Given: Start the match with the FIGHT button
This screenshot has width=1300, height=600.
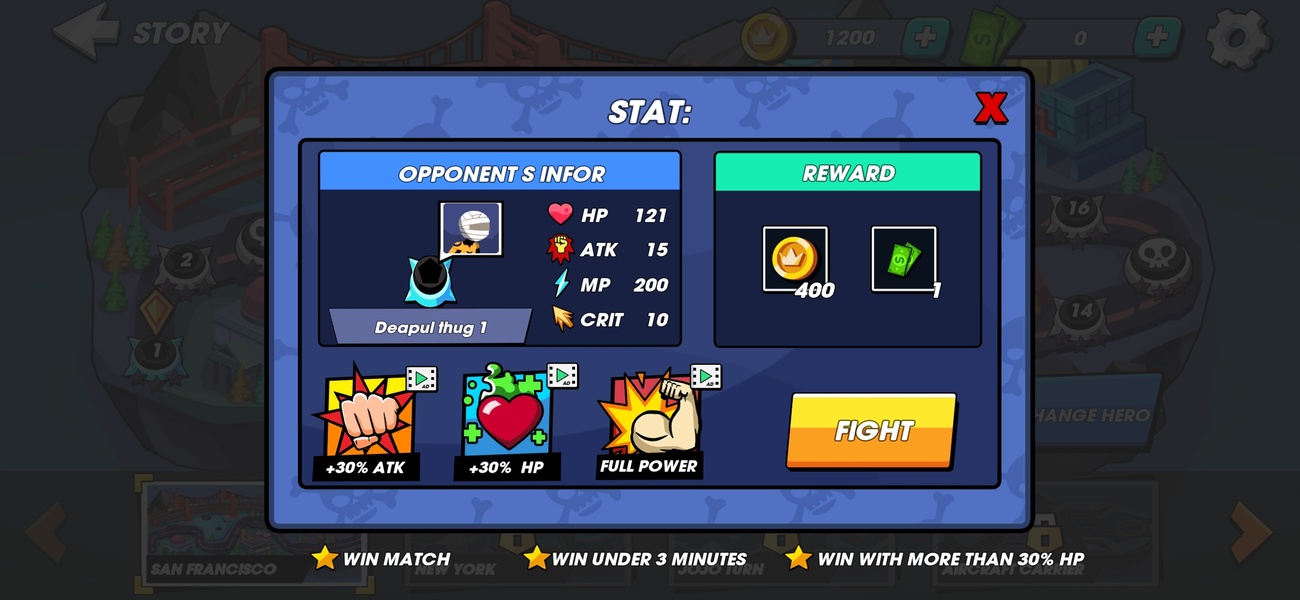Looking at the screenshot, I should click(x=871, y=431).
